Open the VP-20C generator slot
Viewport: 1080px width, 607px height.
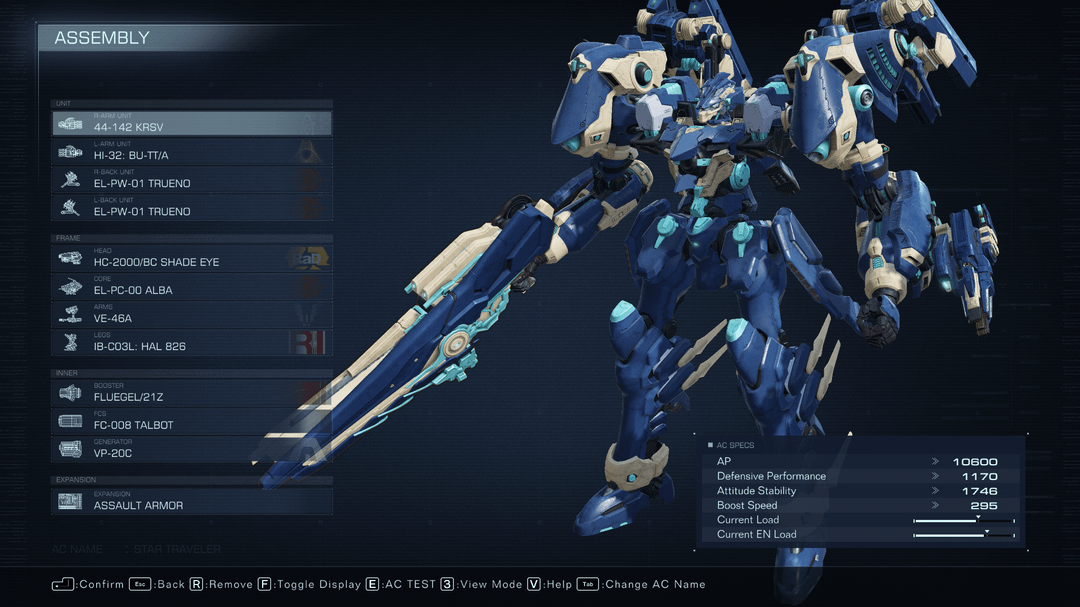click(191, 449)
